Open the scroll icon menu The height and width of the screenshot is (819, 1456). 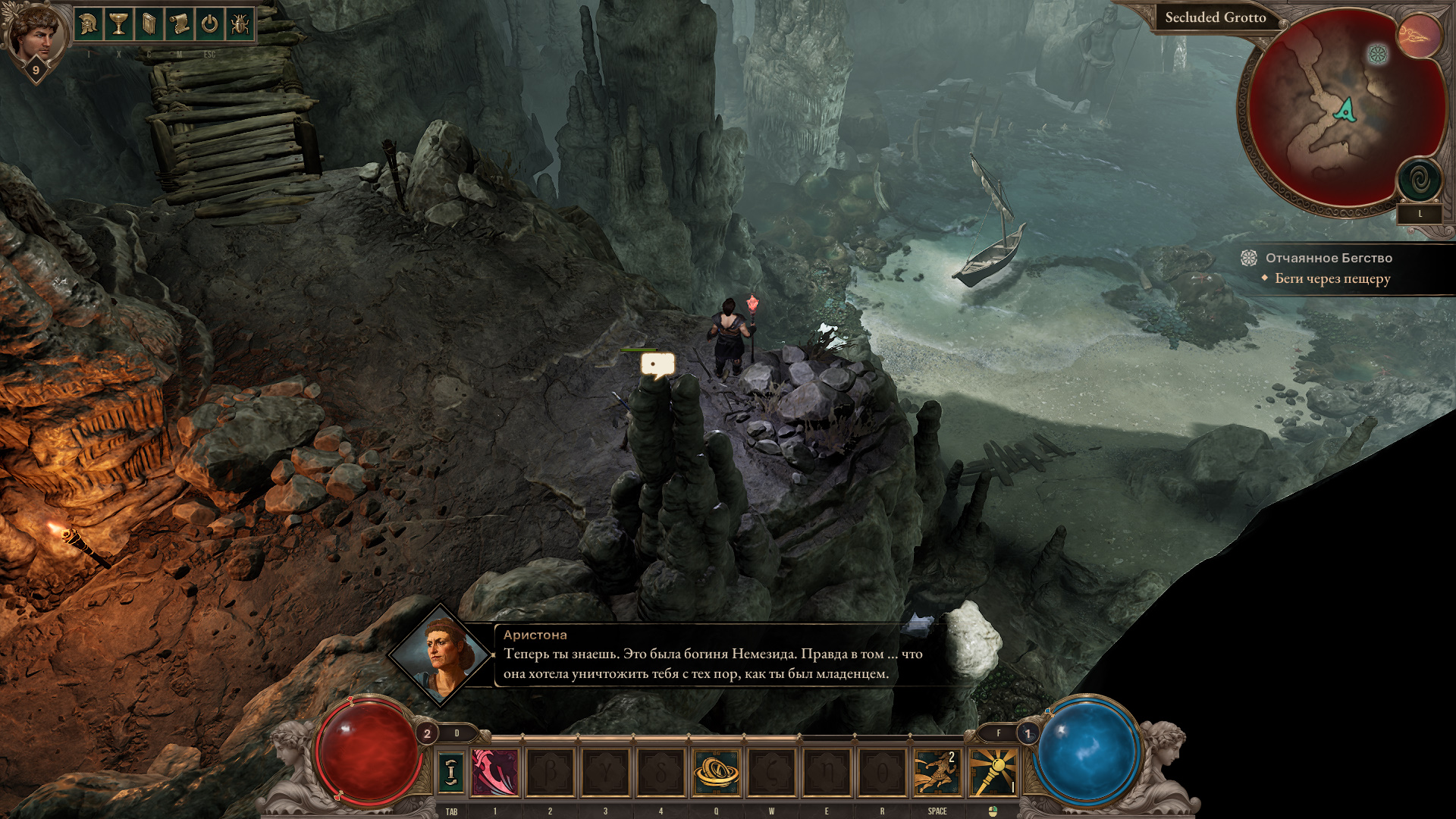180,25
